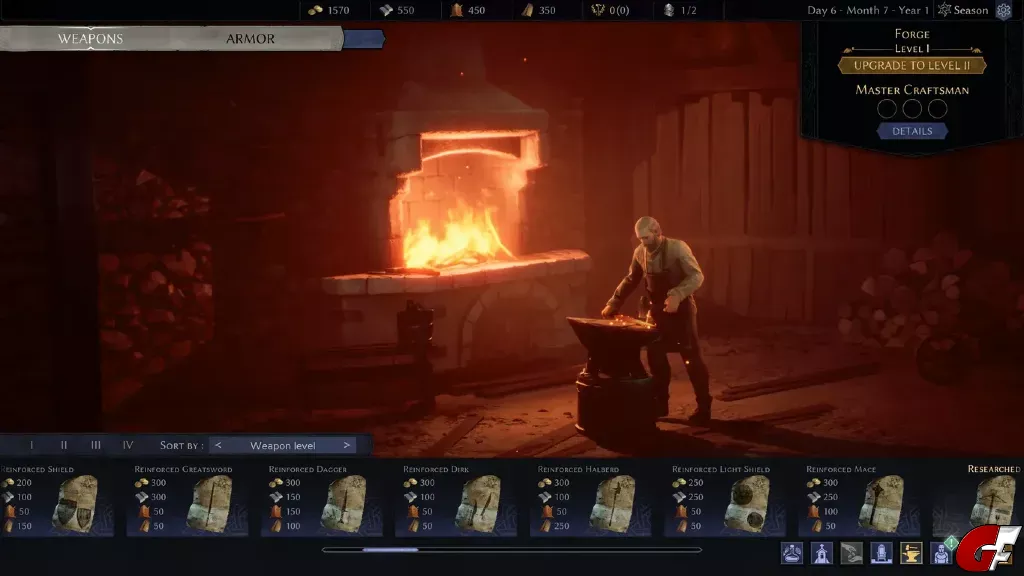This screenshot has height=576, width=1024.
Task: Open the chapel building icon
Action: [x=822, y=552]
